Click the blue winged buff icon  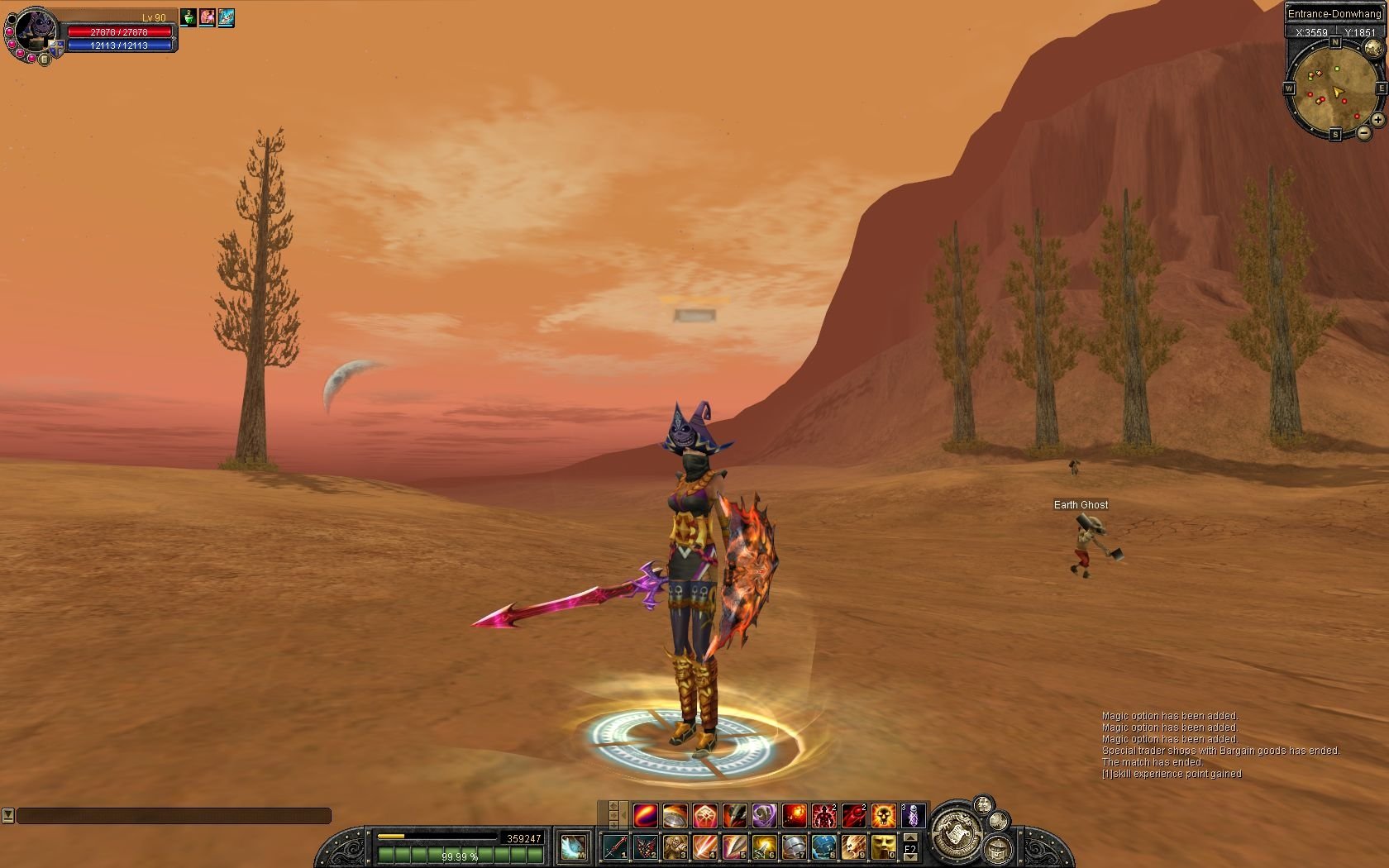pyautogui.click(x=226, y=17)
